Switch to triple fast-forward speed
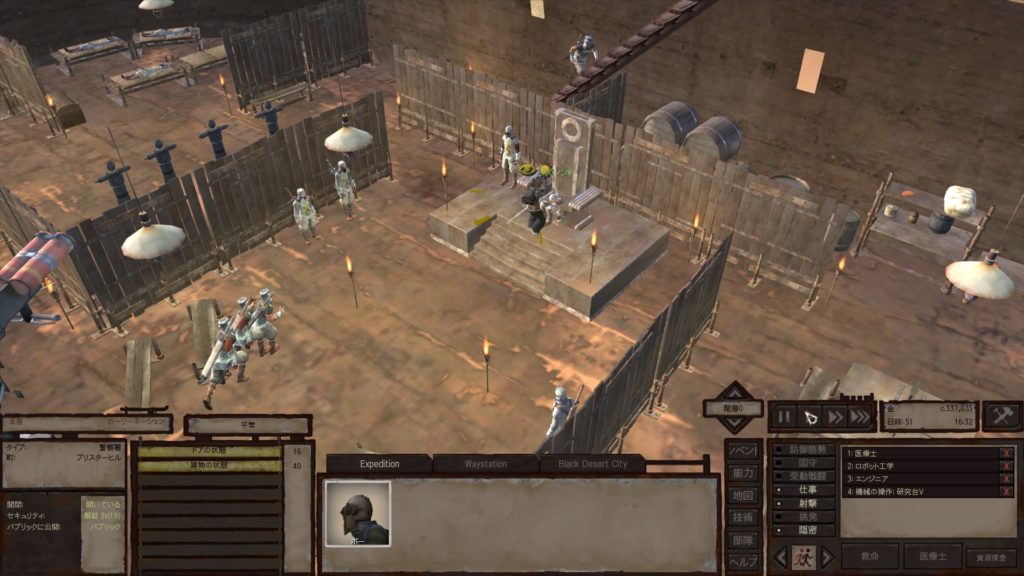The height and width of the screenshot is (576, 1024). pyautogui.click(x=859, y=416)
